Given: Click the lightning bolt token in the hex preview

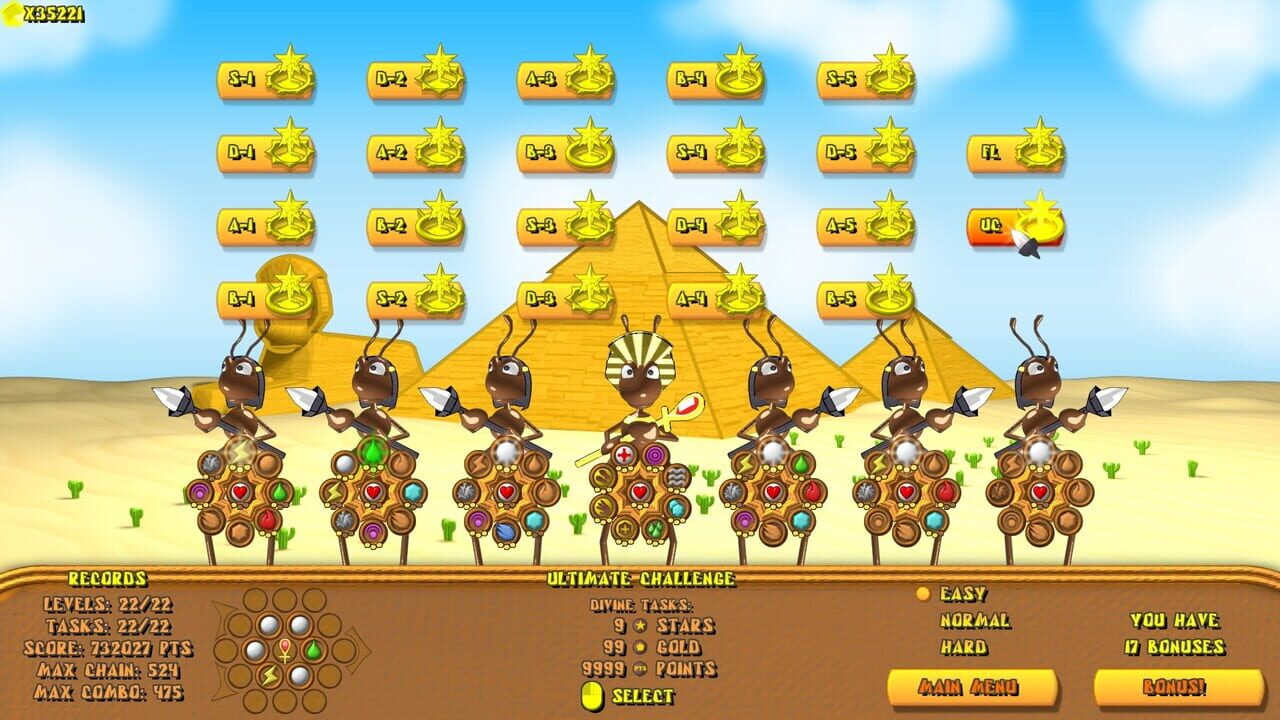Looking at the screenshot, I should [x=269, y=676].
